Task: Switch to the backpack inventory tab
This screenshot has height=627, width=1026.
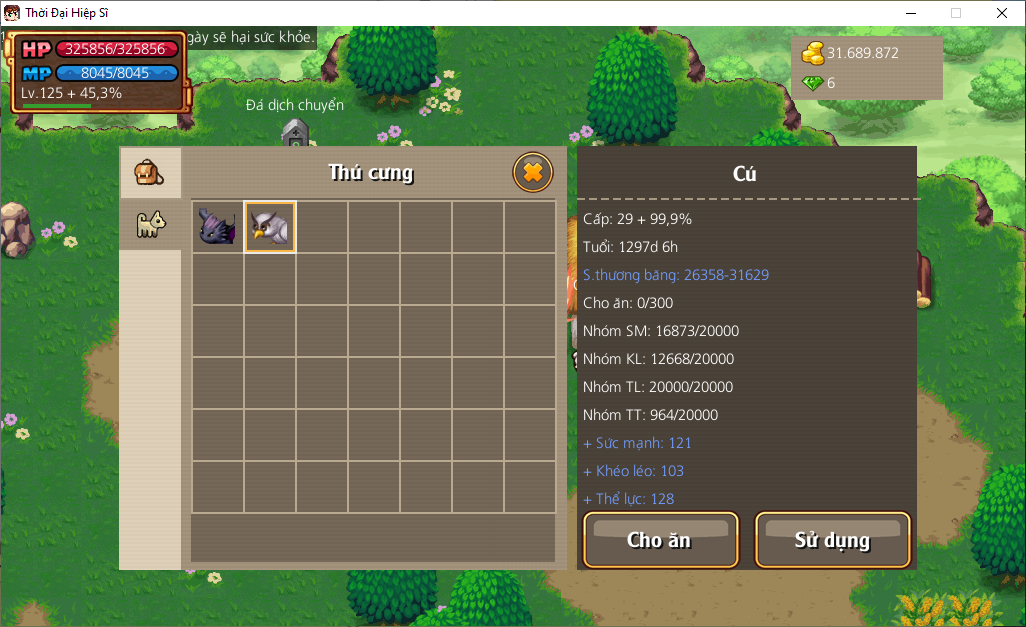Action: [150, 172]
